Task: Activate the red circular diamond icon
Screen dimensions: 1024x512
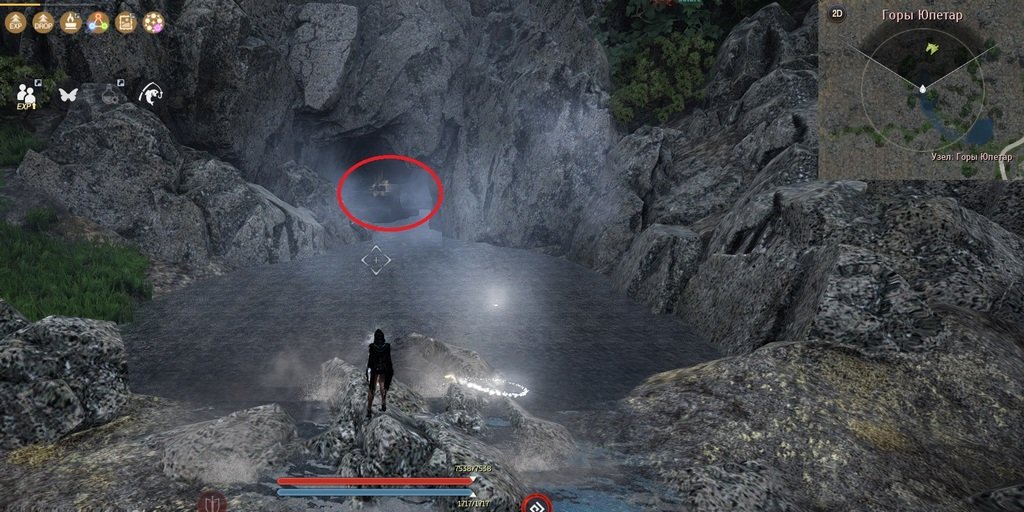Action: tap(537, 505)
